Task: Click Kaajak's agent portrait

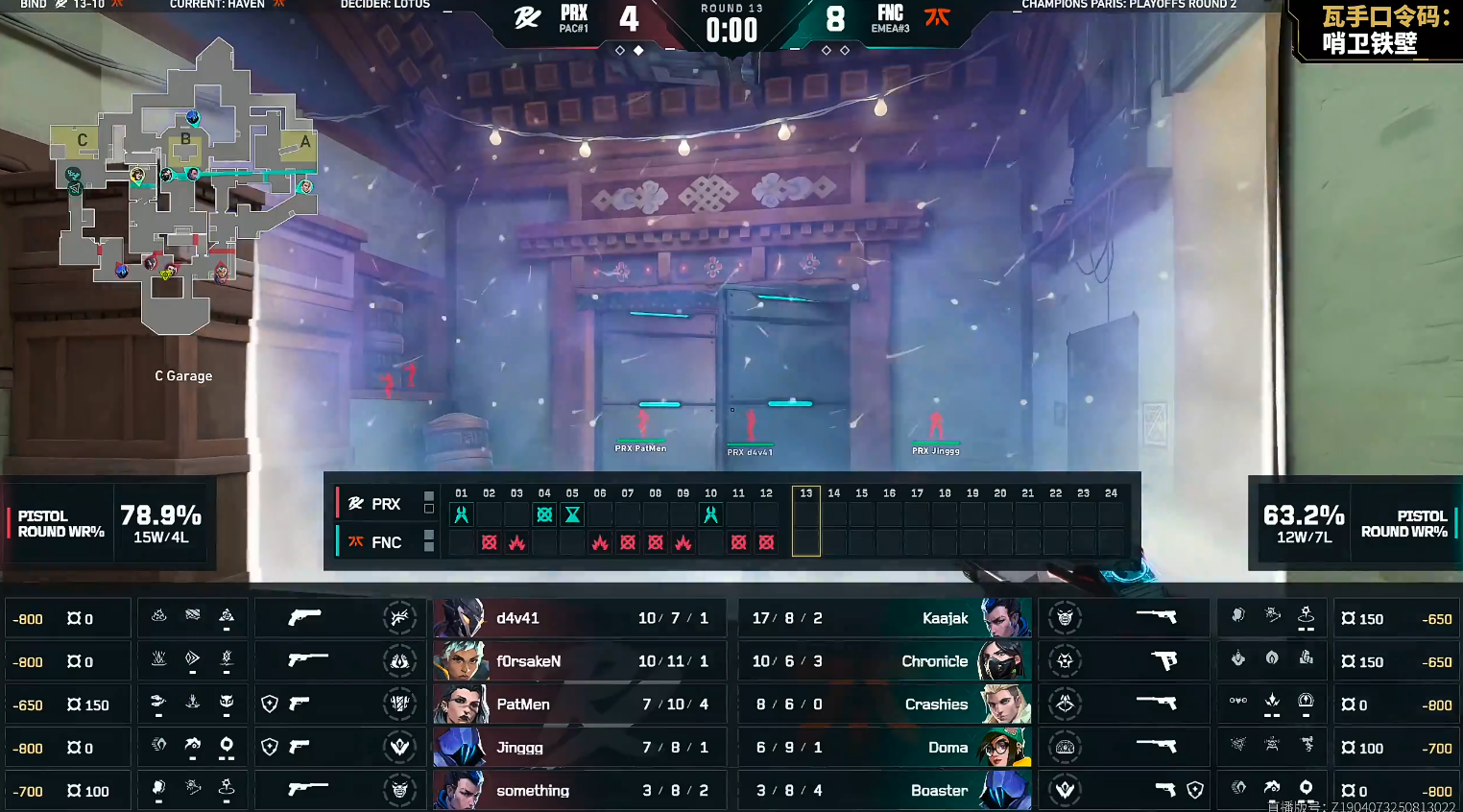Action: pos(1005,618)
